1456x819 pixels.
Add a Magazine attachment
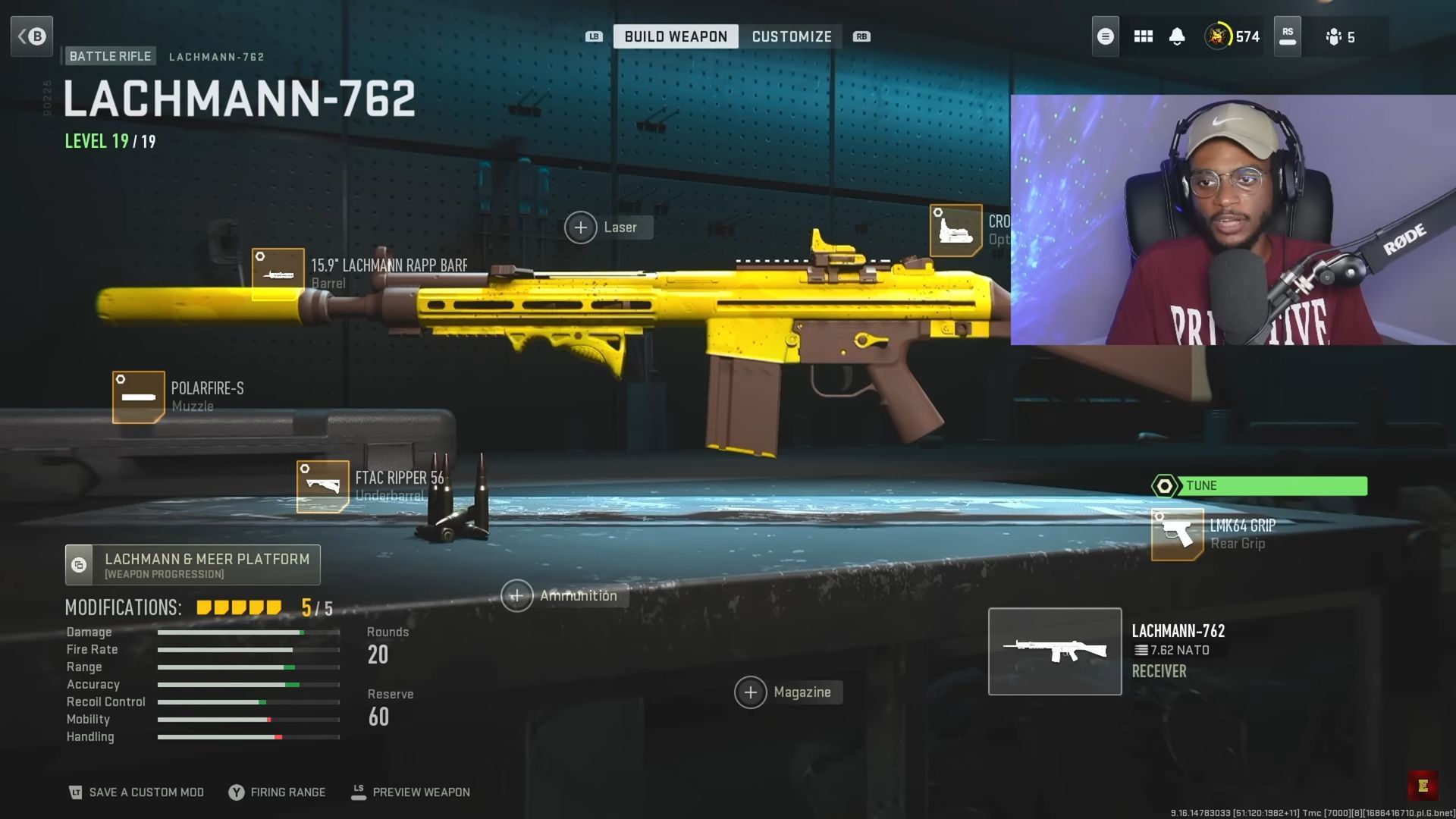click(751, 692)
